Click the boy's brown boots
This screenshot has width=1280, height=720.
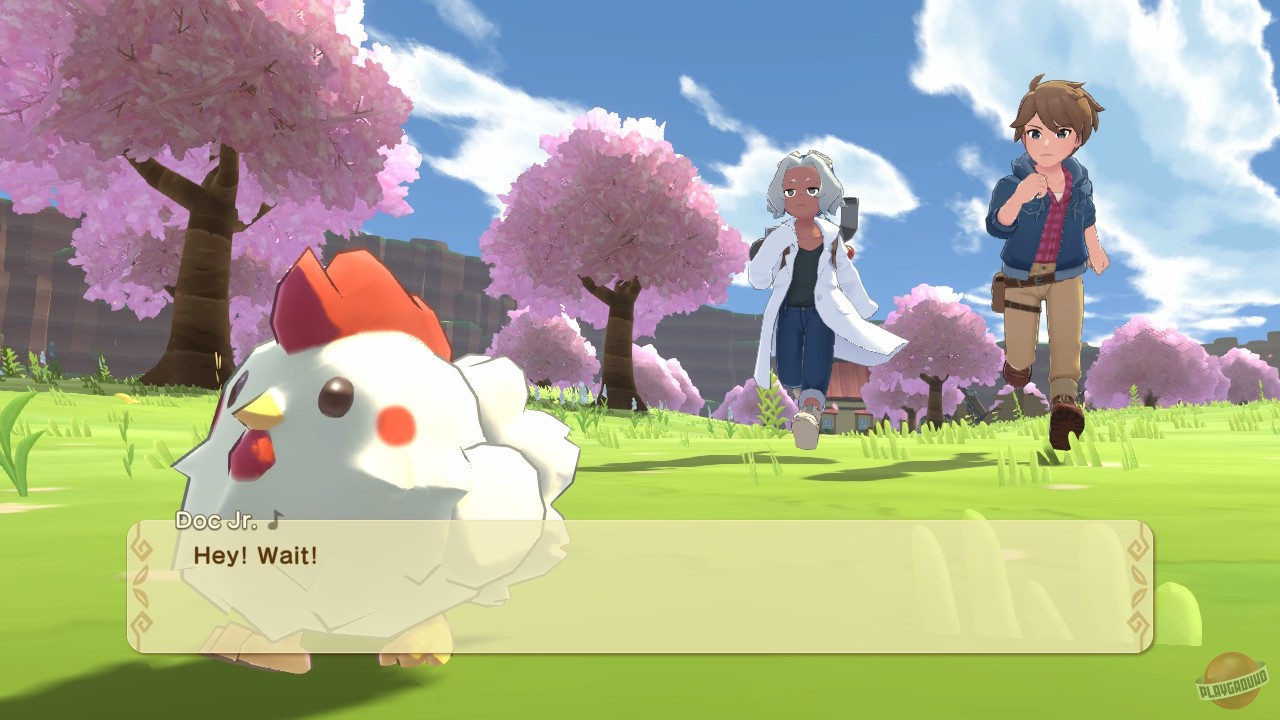(1065, 425)
